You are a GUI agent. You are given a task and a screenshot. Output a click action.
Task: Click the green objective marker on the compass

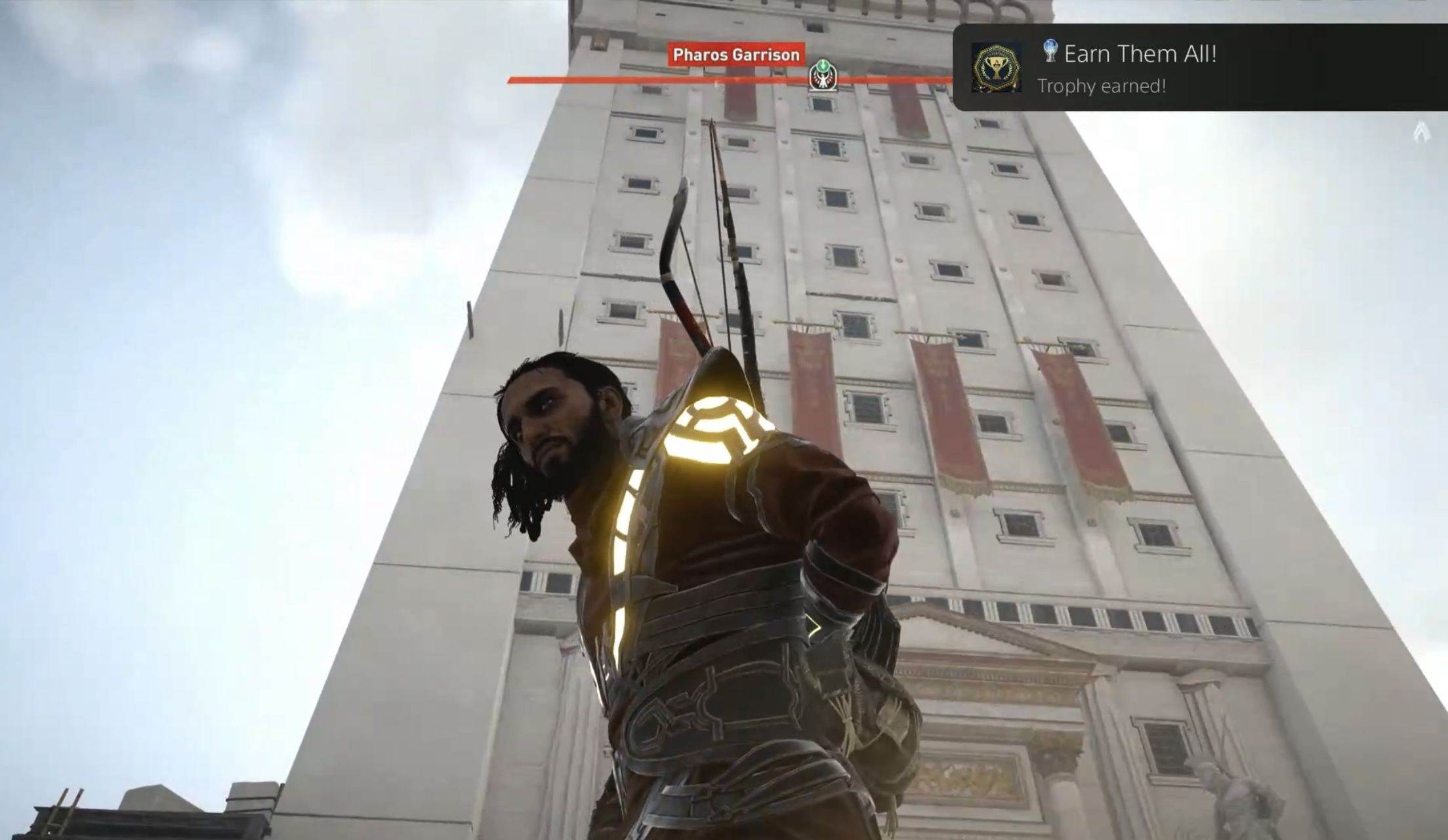tap(823, 75)
